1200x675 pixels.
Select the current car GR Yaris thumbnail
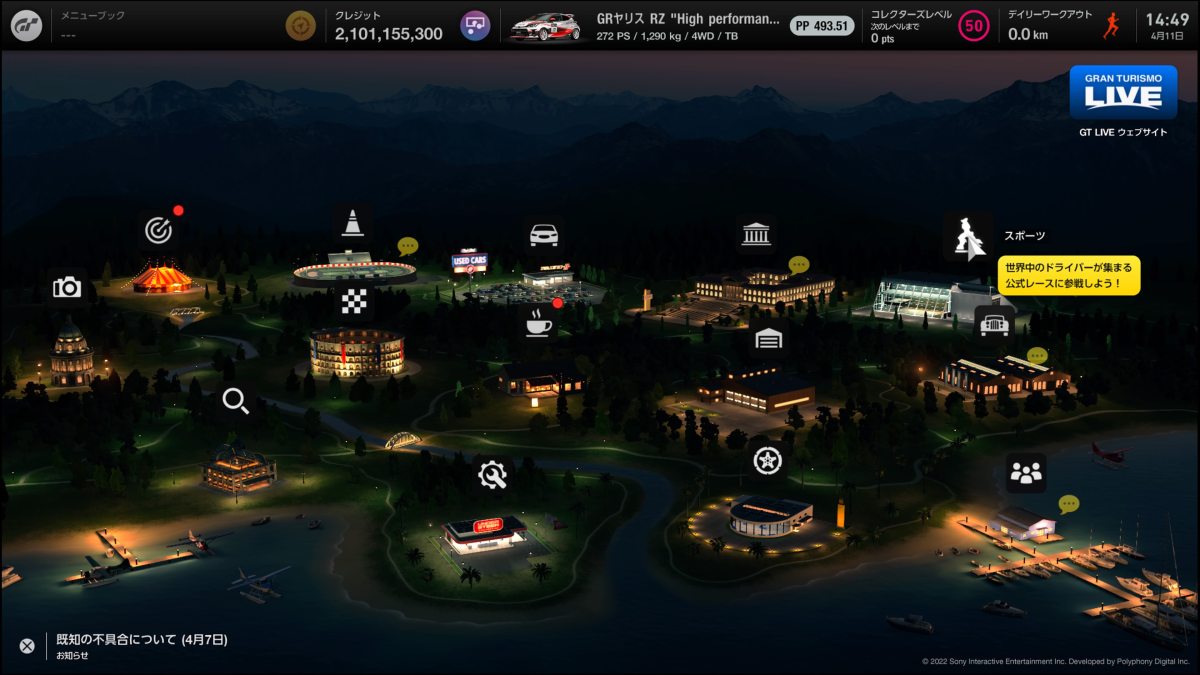click(545, 26)
